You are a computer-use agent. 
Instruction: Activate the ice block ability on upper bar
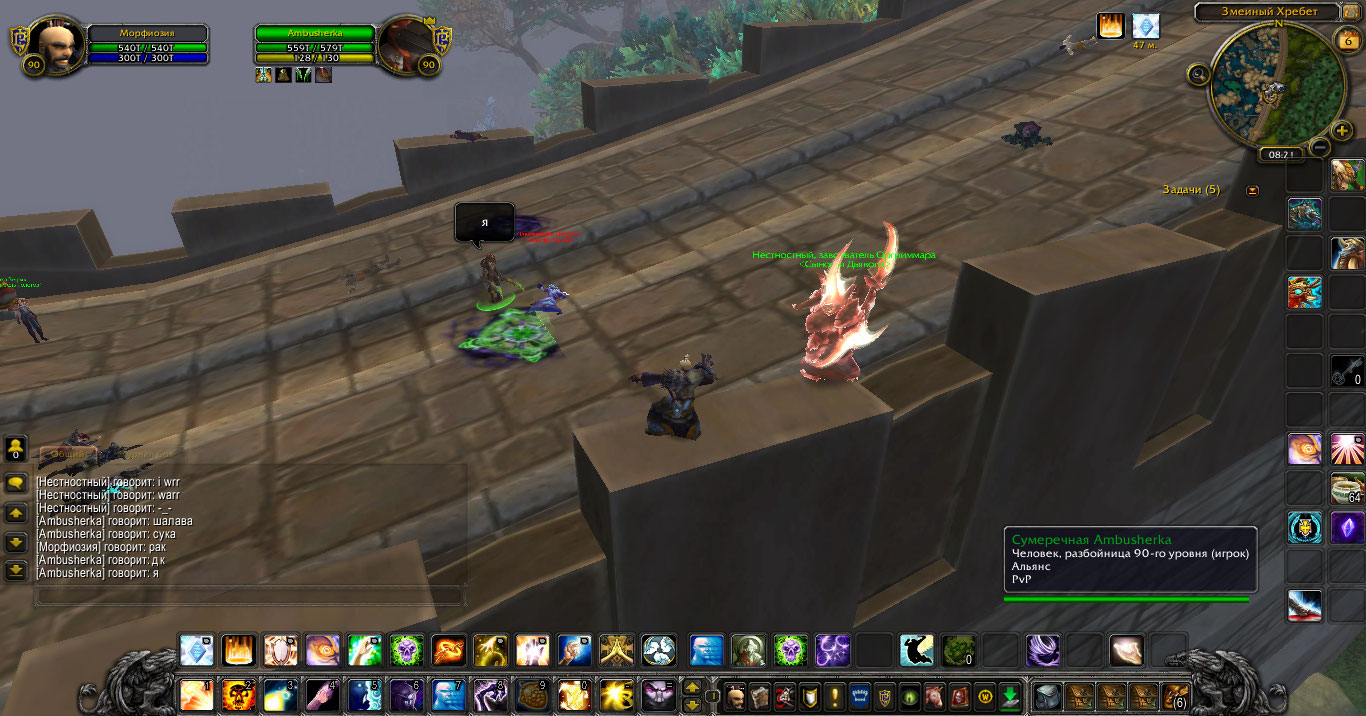click(196, 650)
